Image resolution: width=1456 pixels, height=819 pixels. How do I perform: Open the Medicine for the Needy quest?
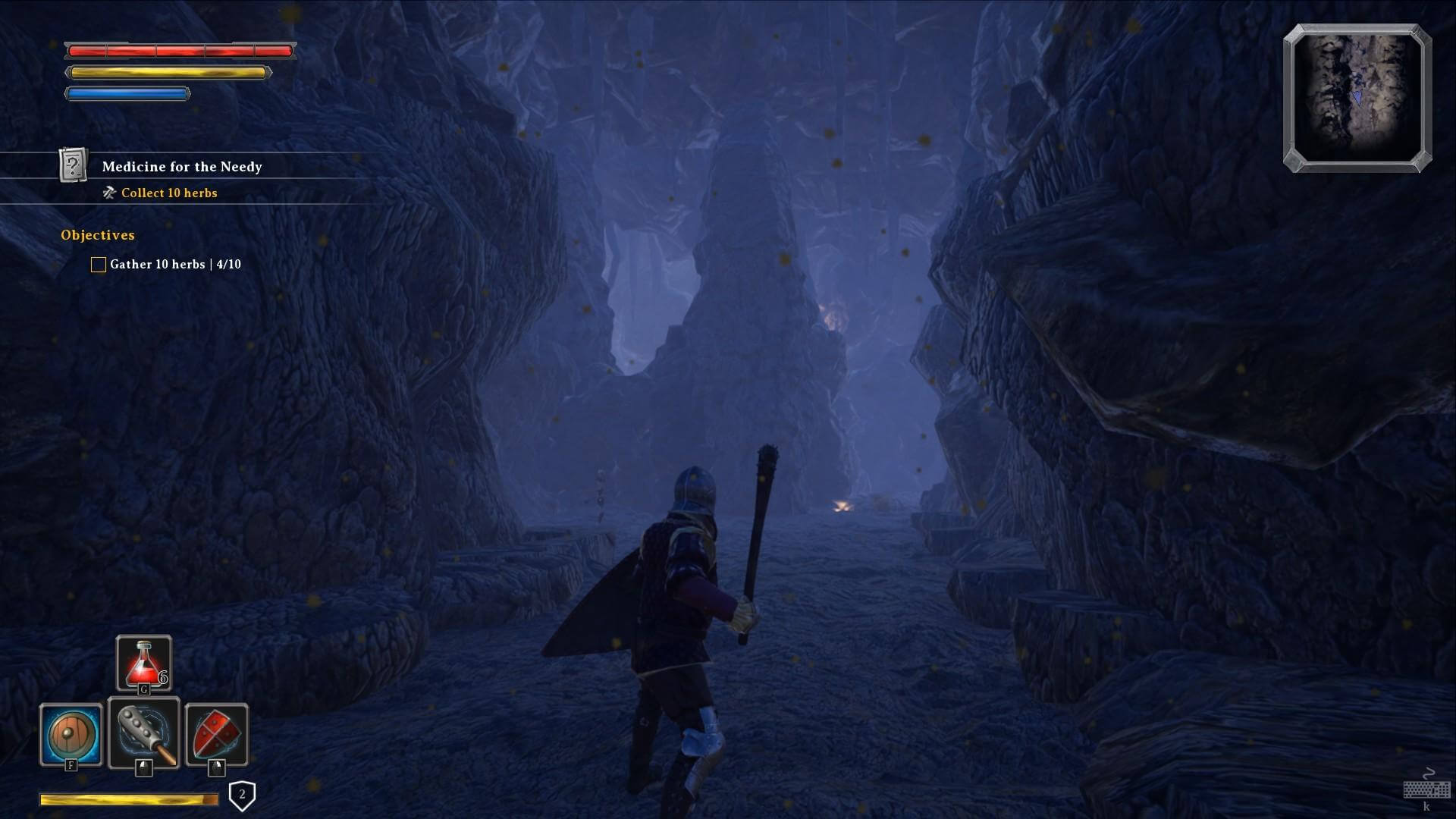[182, 167]
